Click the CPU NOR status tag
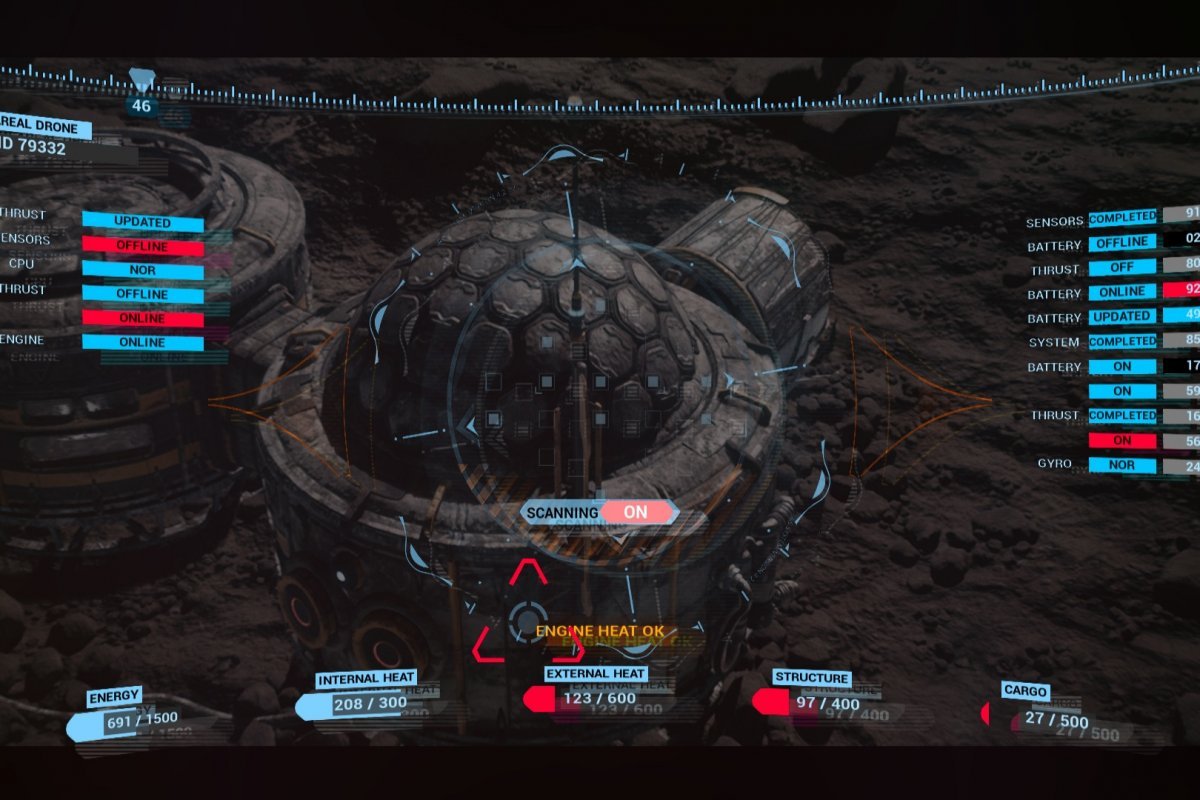Screen dimensions: 1200x800 coord(142,270)
